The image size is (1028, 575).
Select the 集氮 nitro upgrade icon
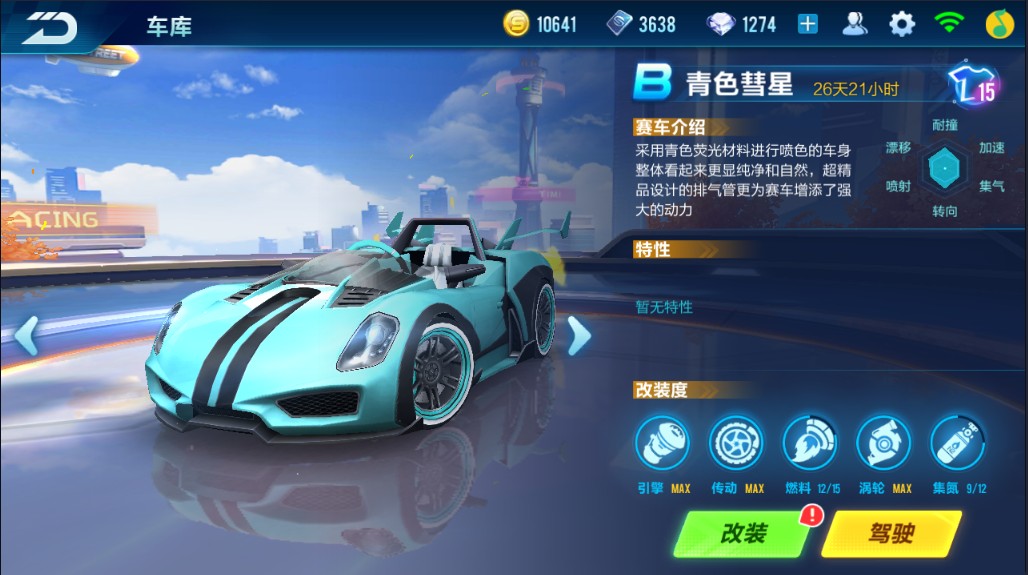click(958, 443)
